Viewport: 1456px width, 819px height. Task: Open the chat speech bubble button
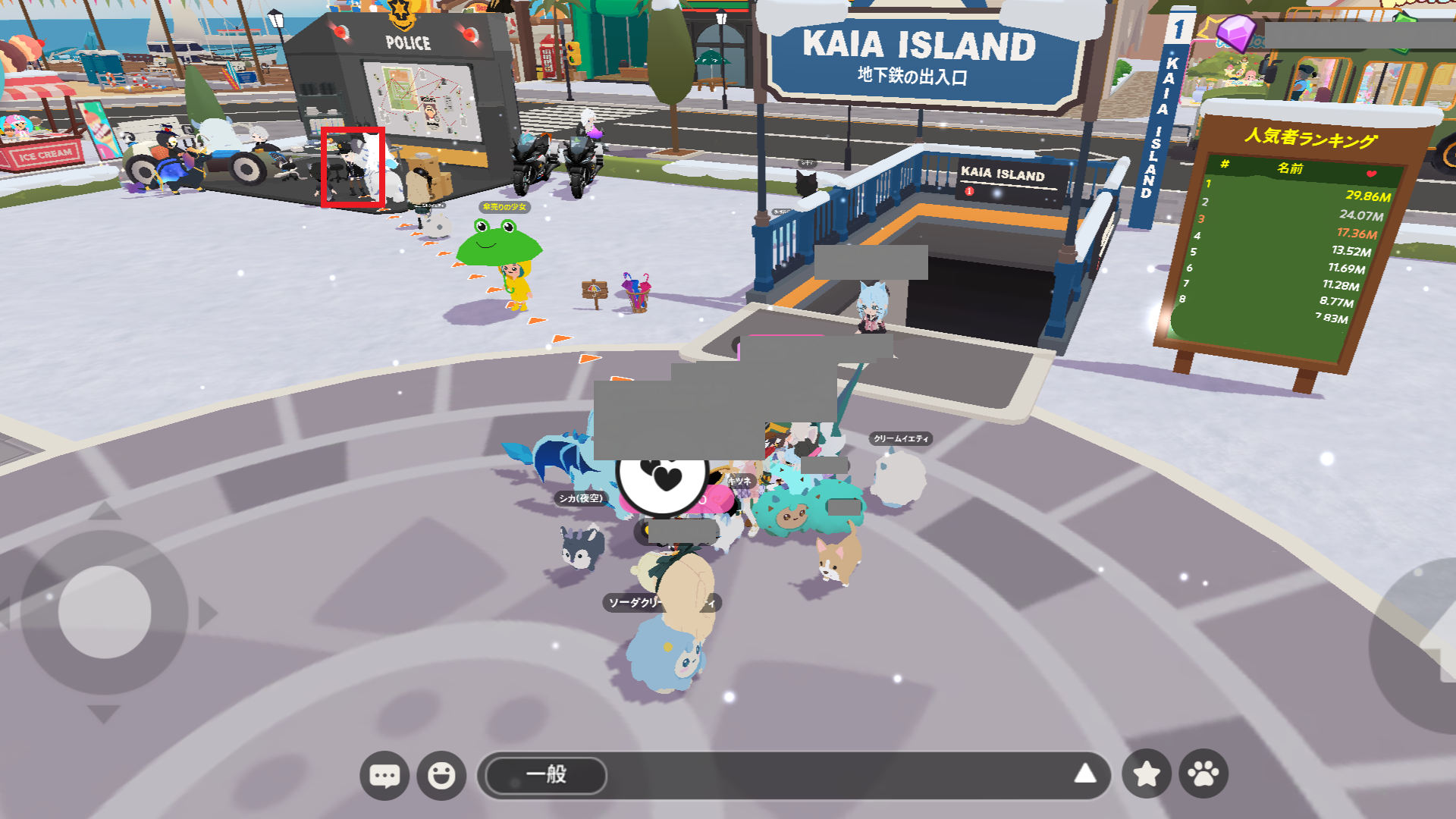click(x=384, y=775)
